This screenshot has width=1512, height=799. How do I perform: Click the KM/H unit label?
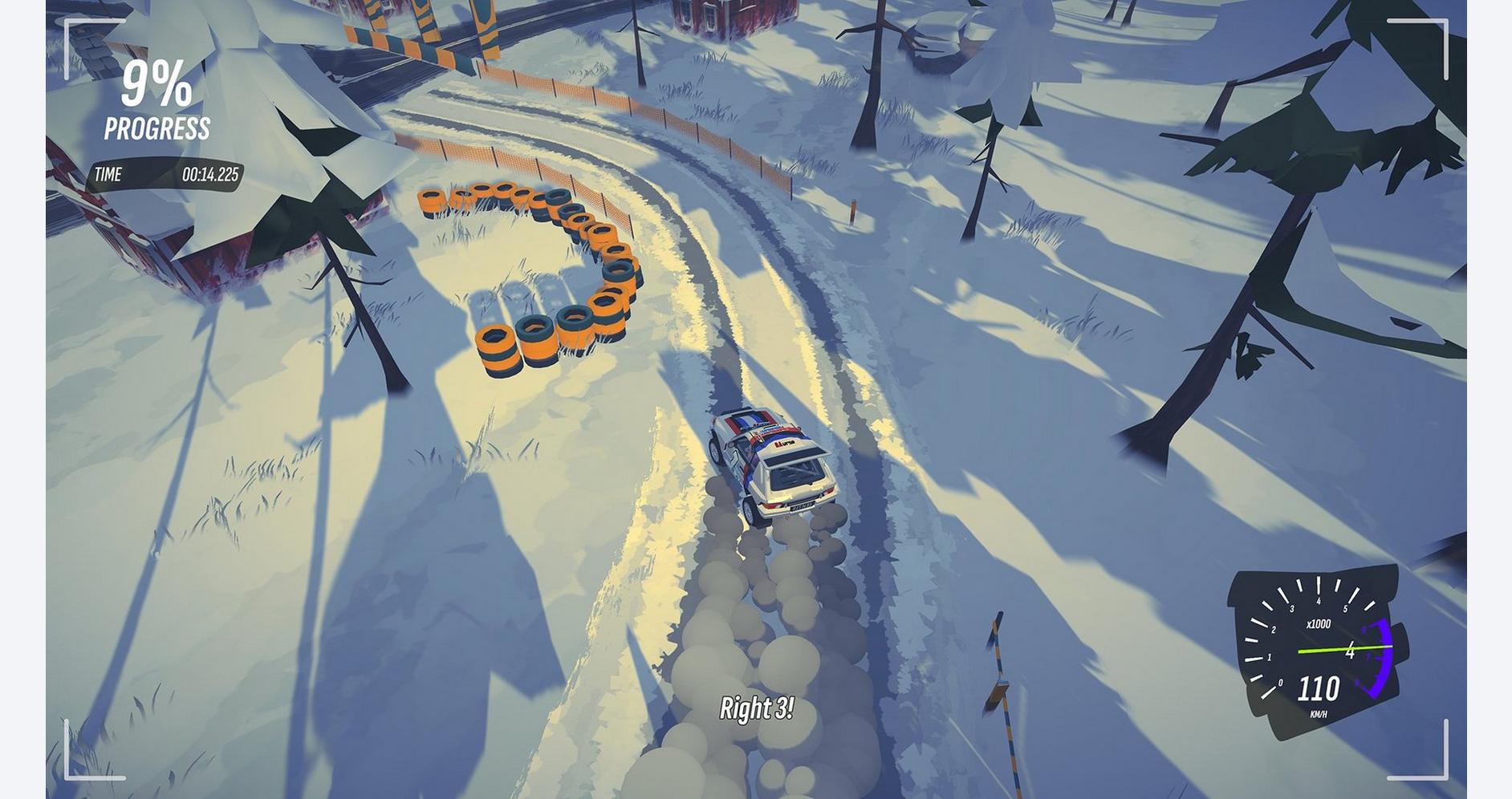coord(1319,713)
